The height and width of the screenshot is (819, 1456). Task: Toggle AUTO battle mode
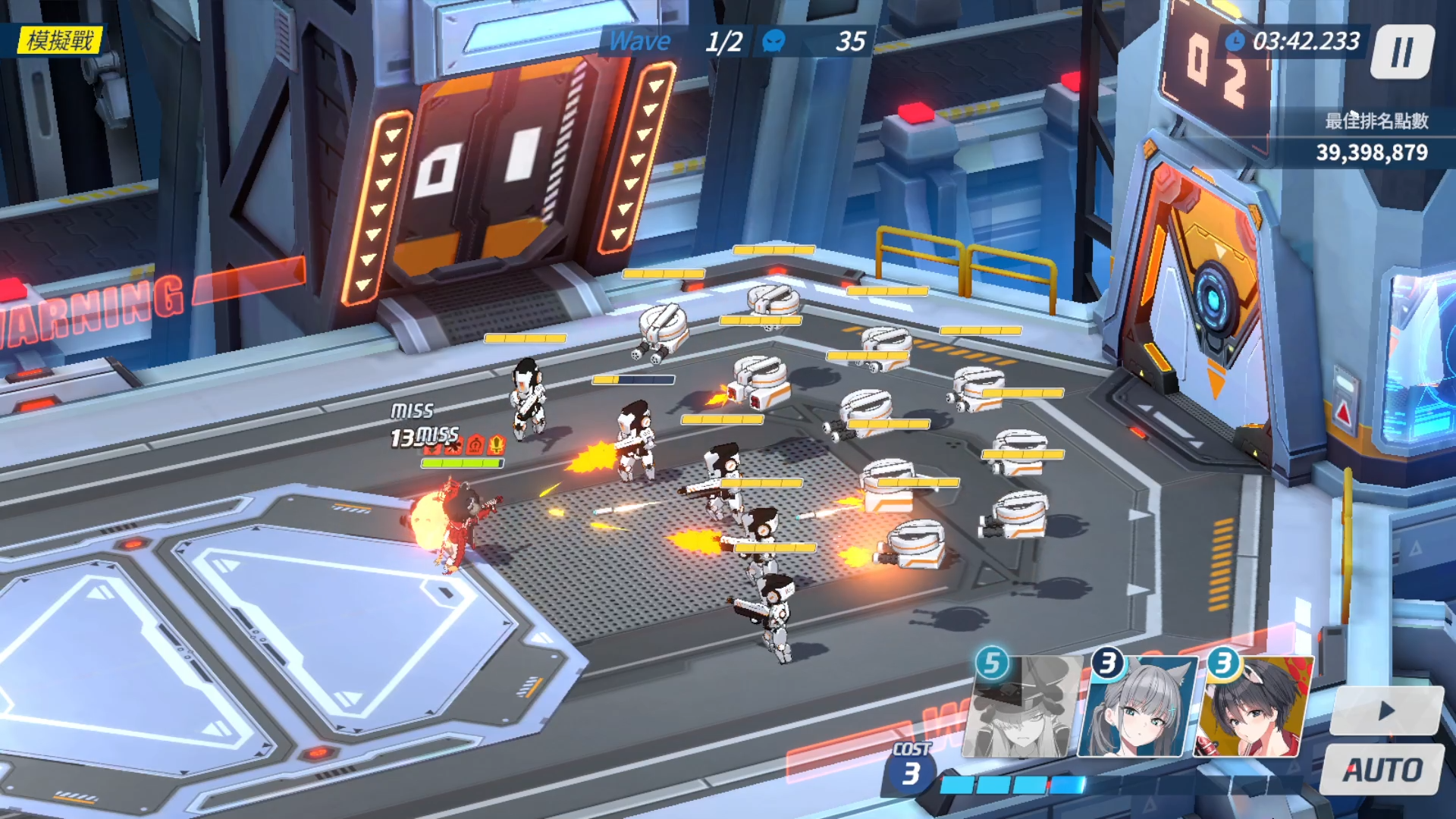[1383, 770]
